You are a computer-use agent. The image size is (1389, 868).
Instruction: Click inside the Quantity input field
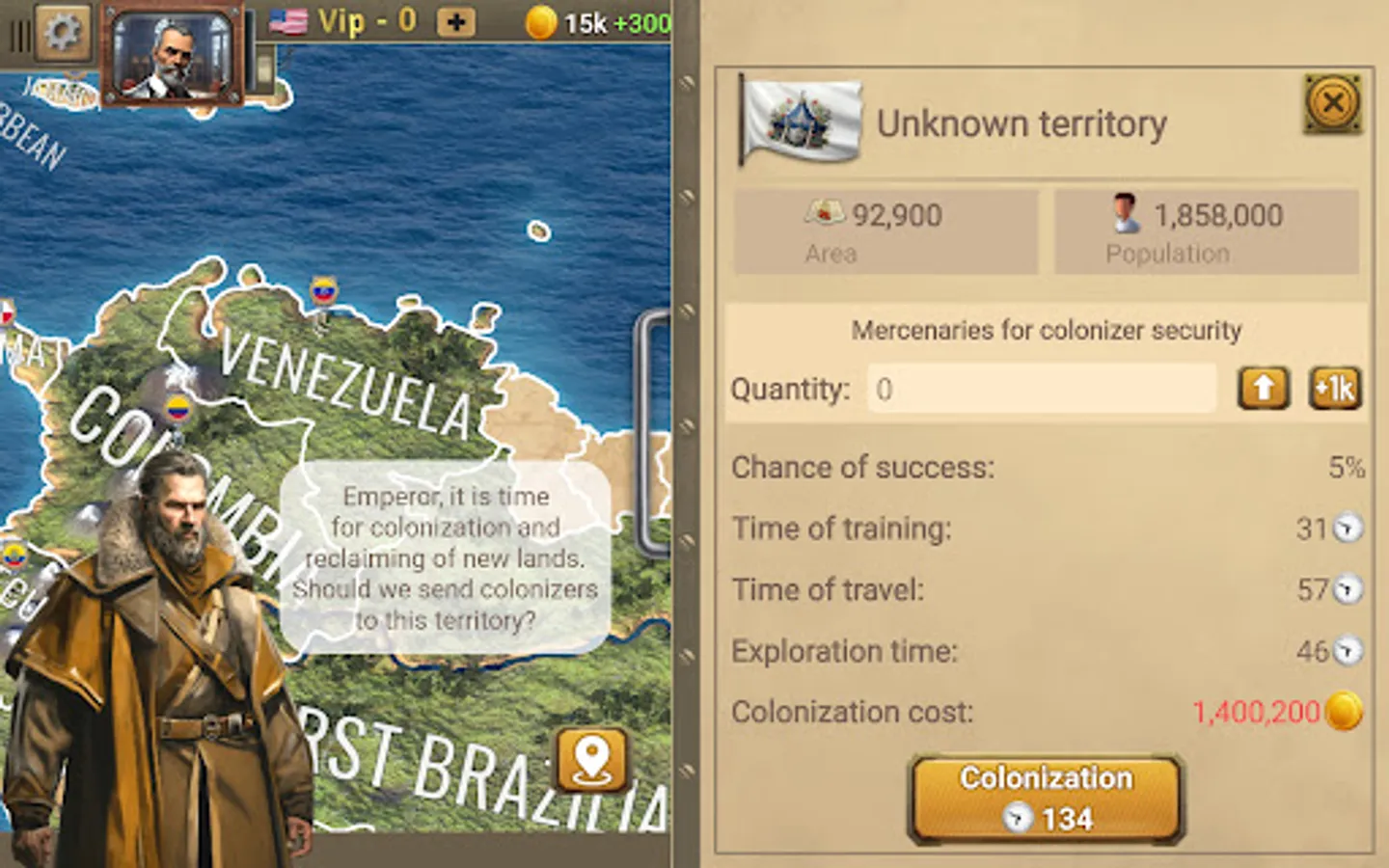coord(1042,389)
